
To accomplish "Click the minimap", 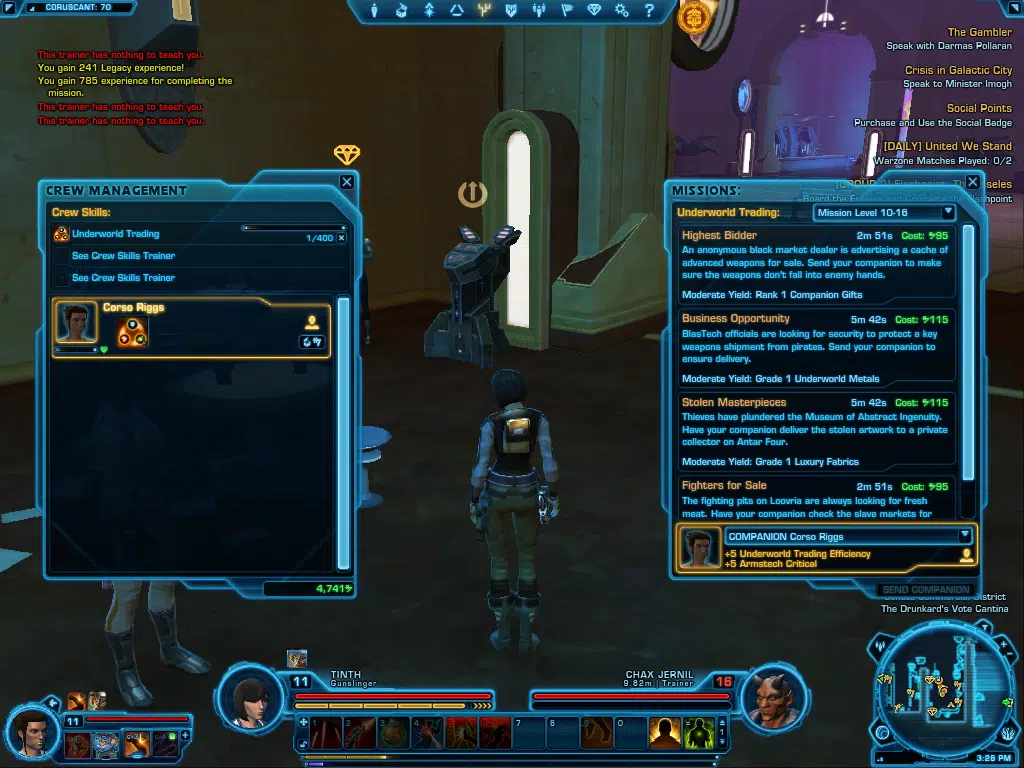I will [x=941, y=689].
